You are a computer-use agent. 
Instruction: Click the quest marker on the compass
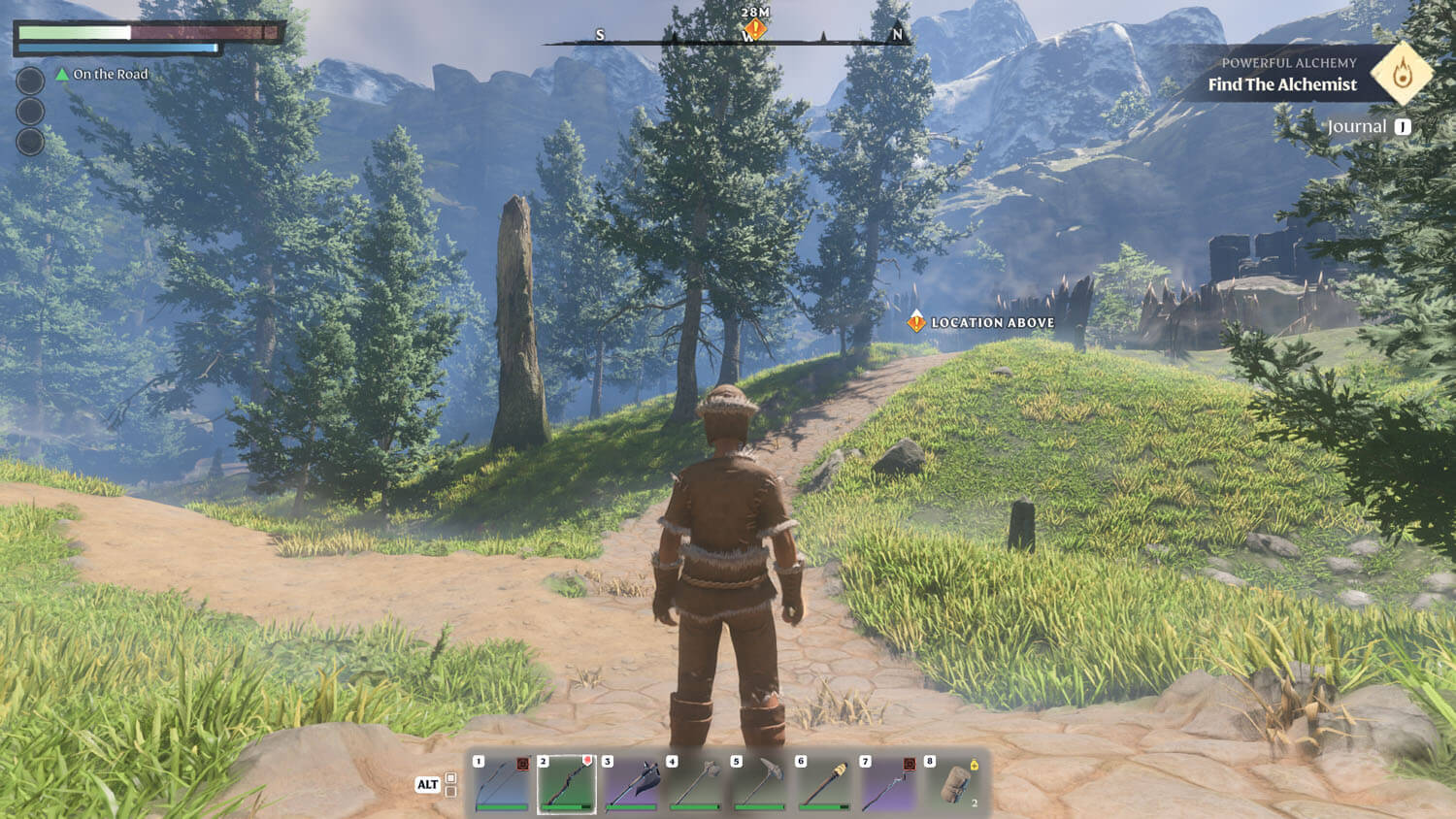pos(755,29)
